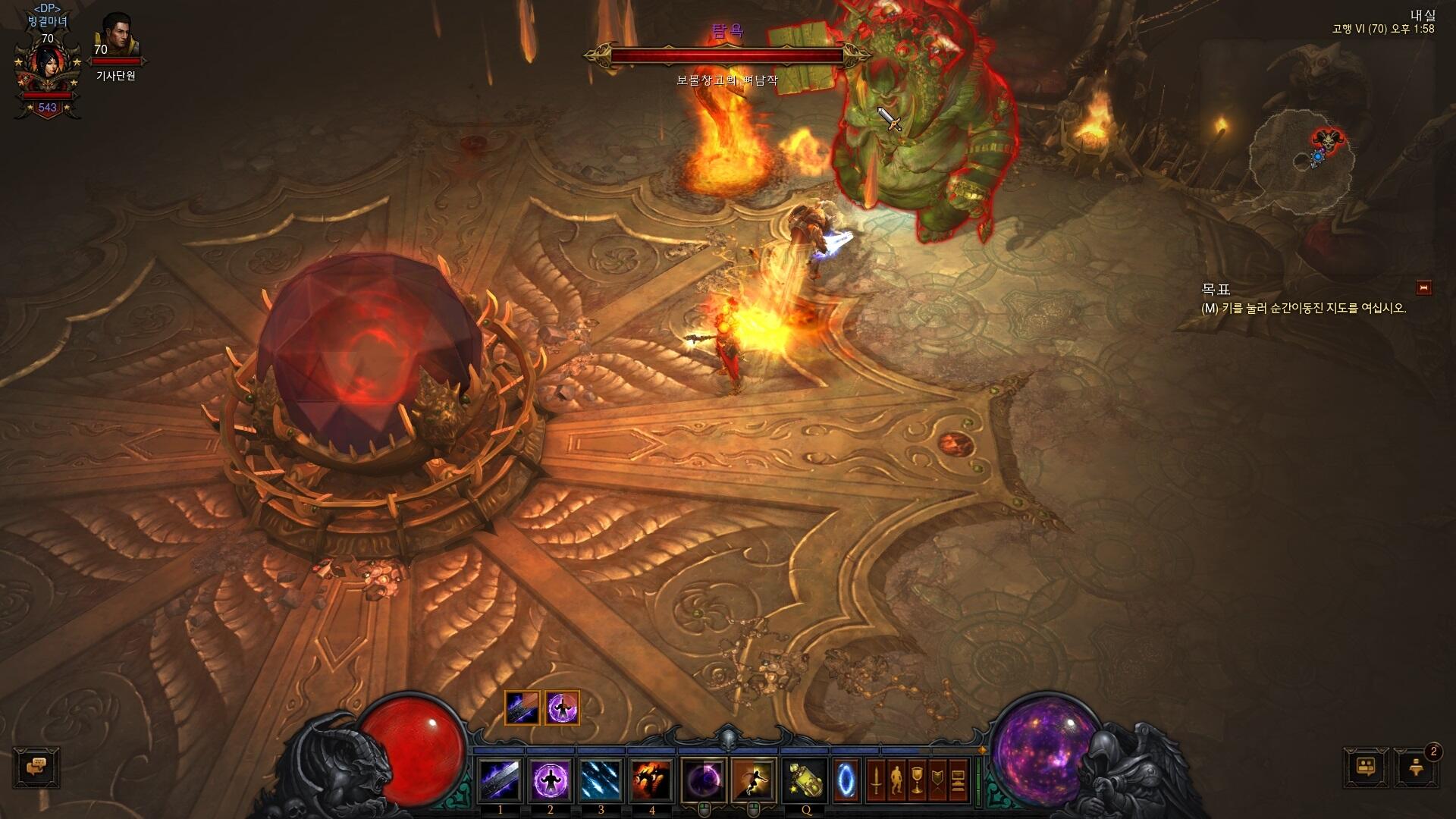Use the yellow potion in the Q slot
This screenshot has width=1456, height=819.
[805, 780]
